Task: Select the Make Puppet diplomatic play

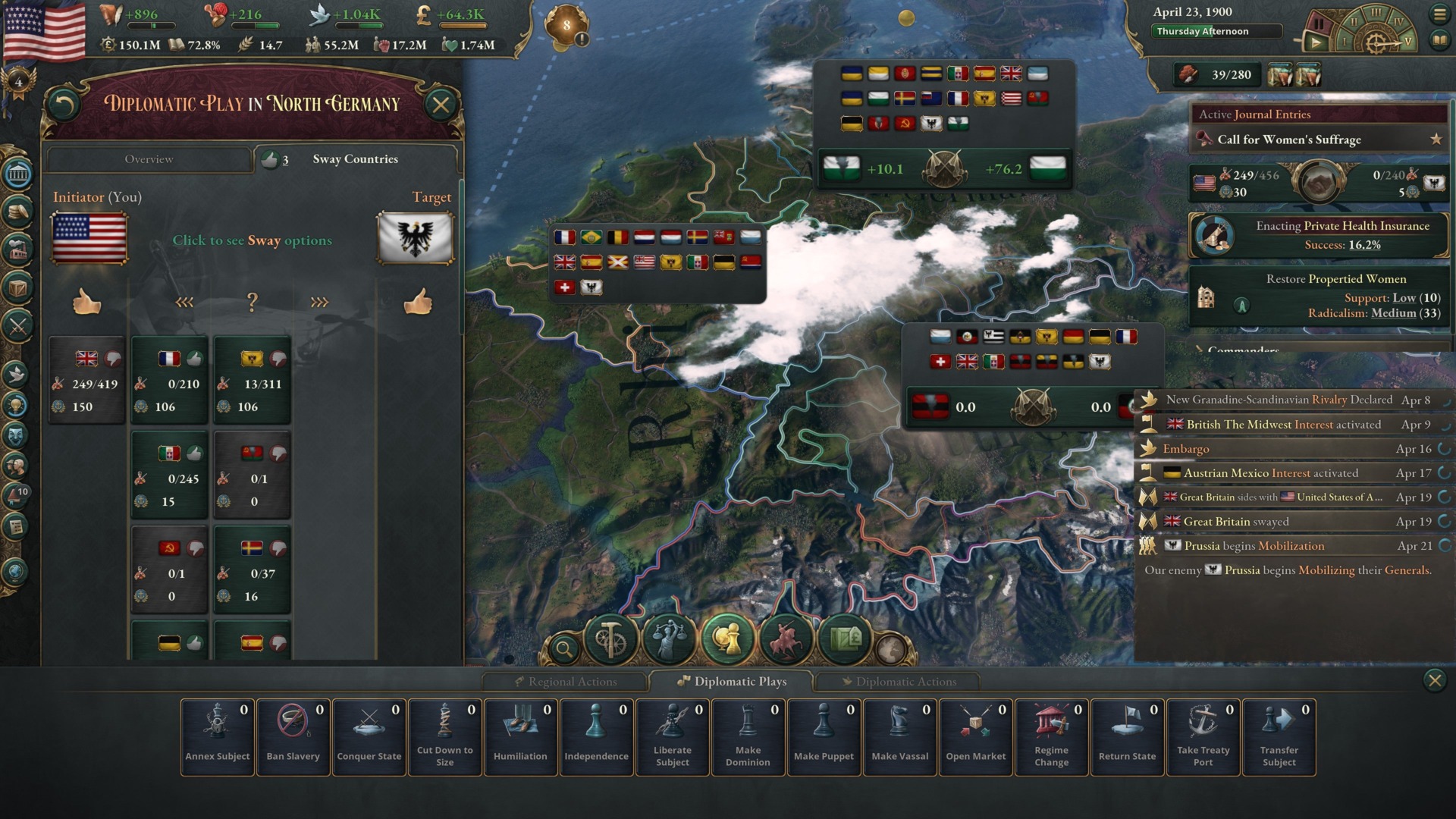Action: click(x=824, y=736)
